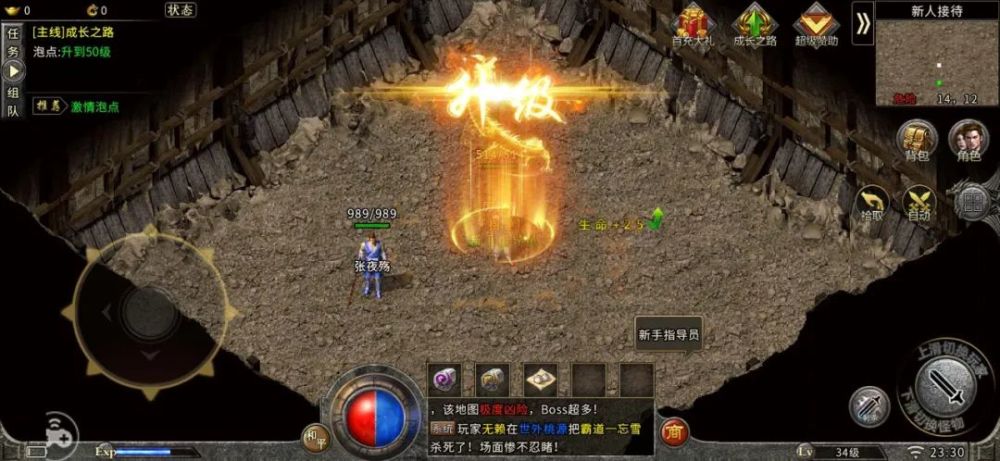Tap the 拾取 pickup button
The image size is (1000, 461).
click(x=872, y=203)
